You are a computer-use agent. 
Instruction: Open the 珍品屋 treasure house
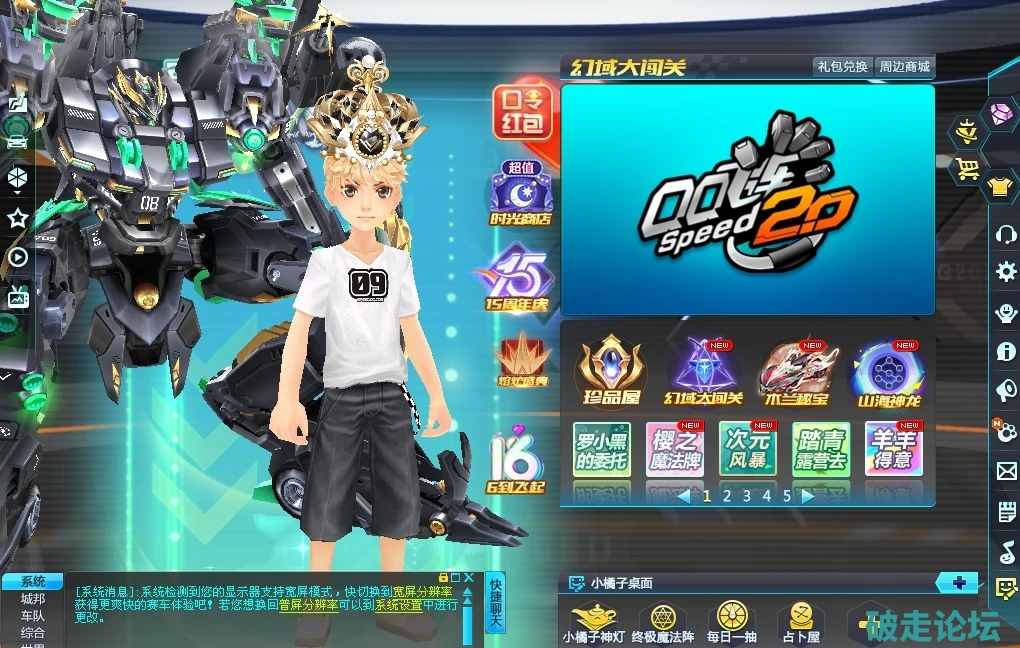611,373
